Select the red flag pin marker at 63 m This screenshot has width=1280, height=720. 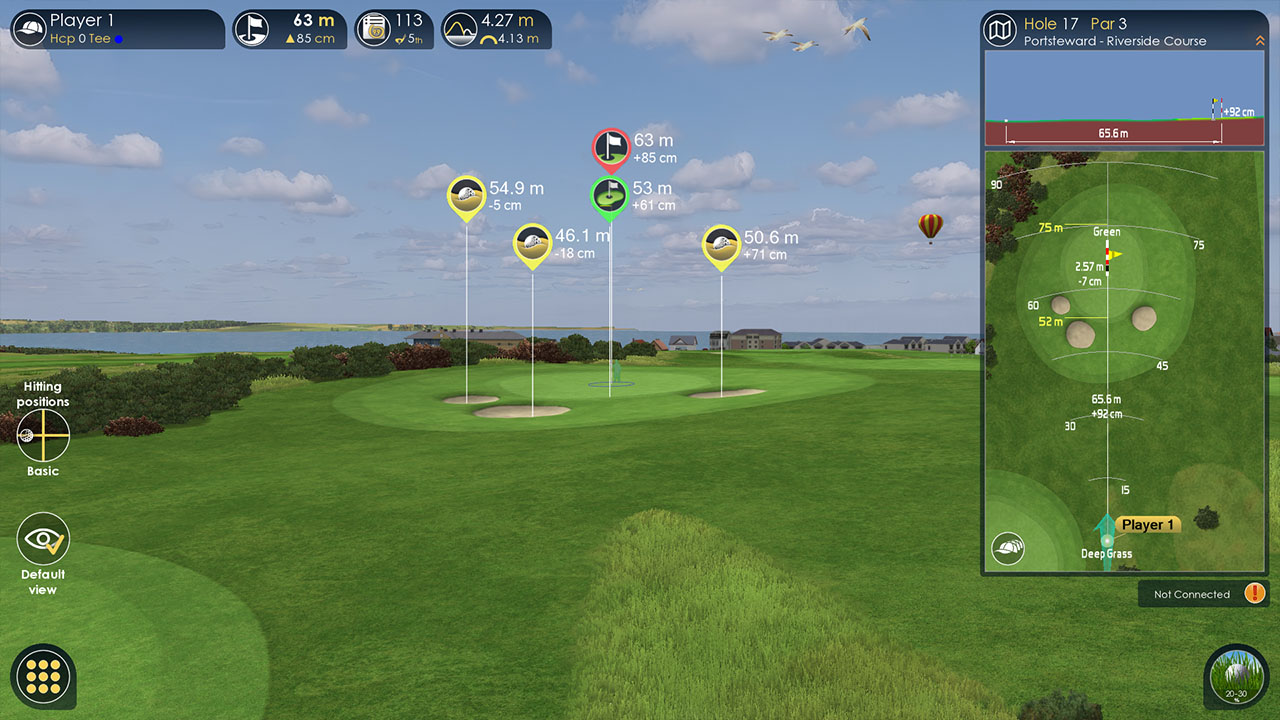click(x=610, y=148)
